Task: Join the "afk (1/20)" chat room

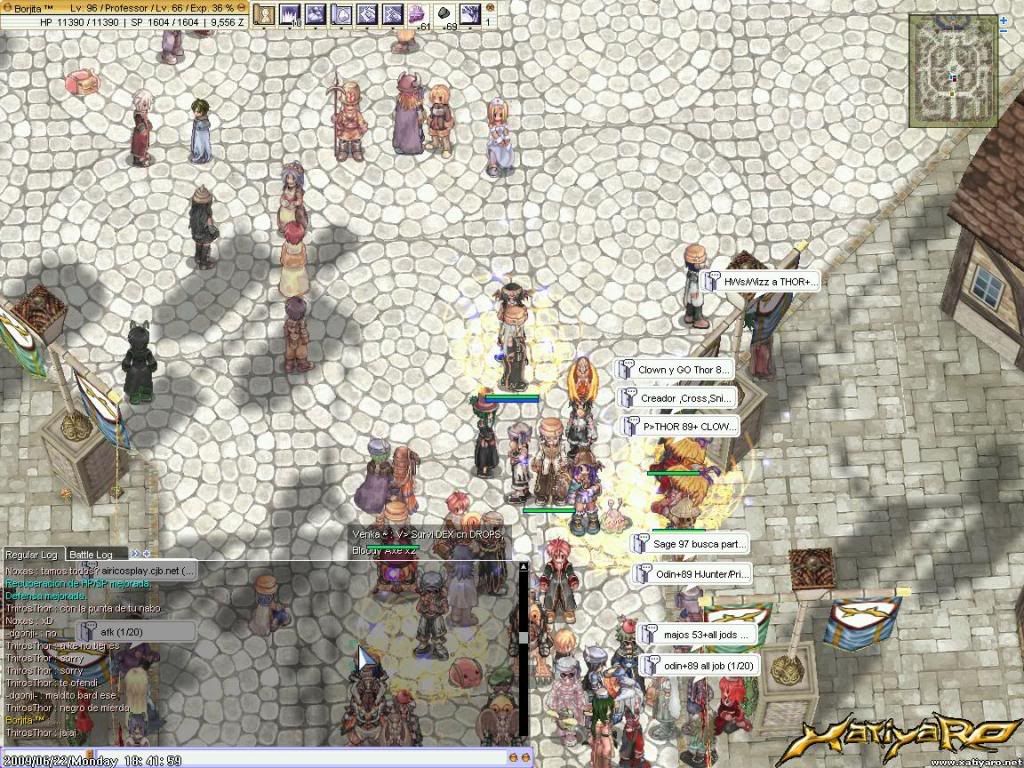Action: click(136, 632)
